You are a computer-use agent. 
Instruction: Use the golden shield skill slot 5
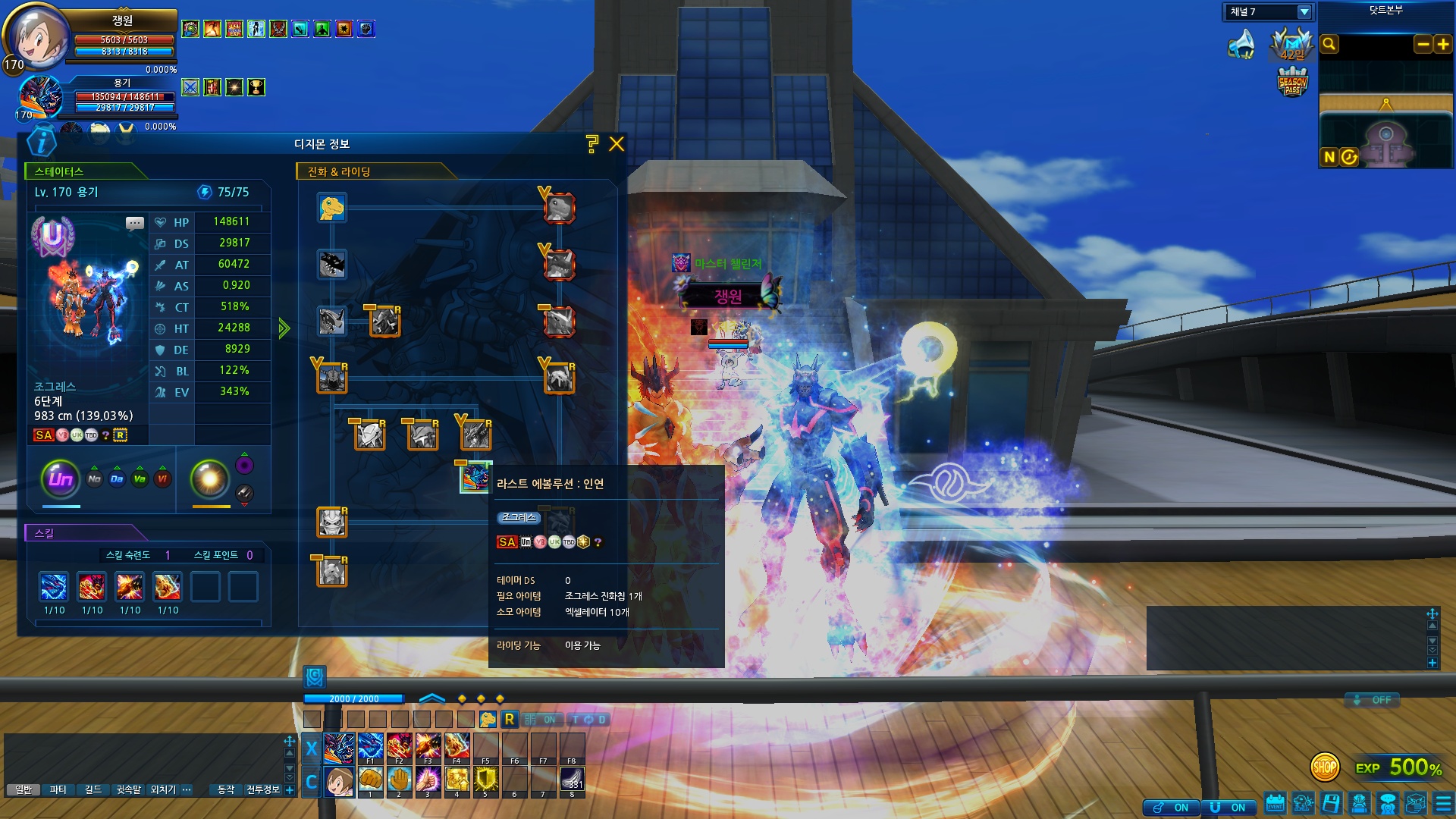tap(485, 780)
